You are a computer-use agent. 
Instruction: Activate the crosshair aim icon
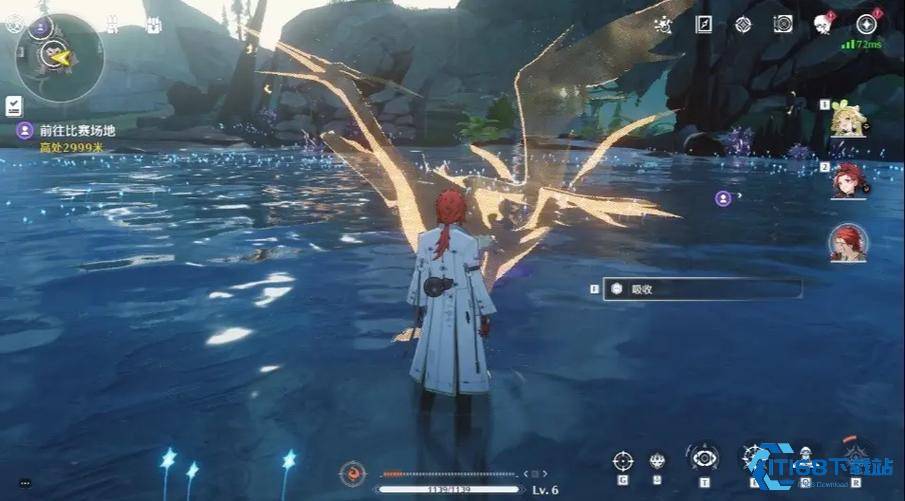click(x=623, y=461)
